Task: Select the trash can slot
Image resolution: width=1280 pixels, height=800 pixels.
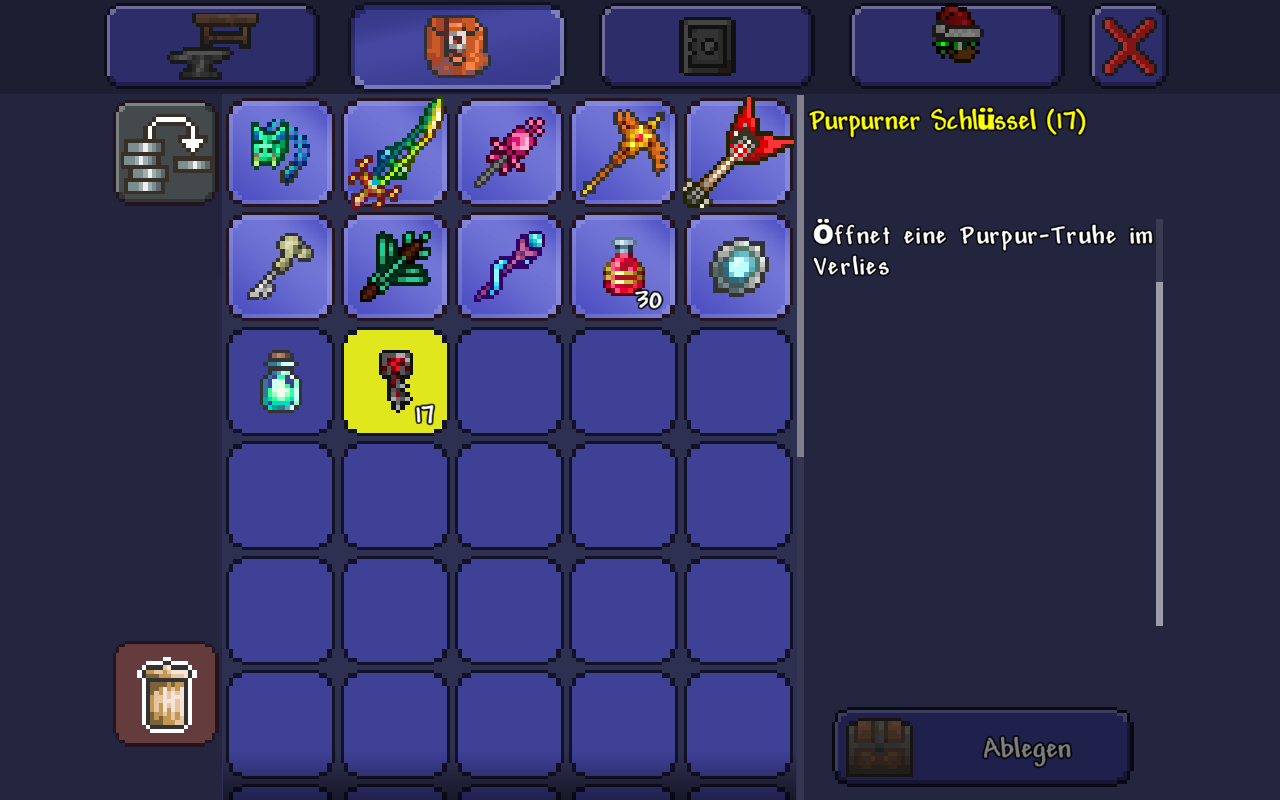Action: (x=165, y=694)
